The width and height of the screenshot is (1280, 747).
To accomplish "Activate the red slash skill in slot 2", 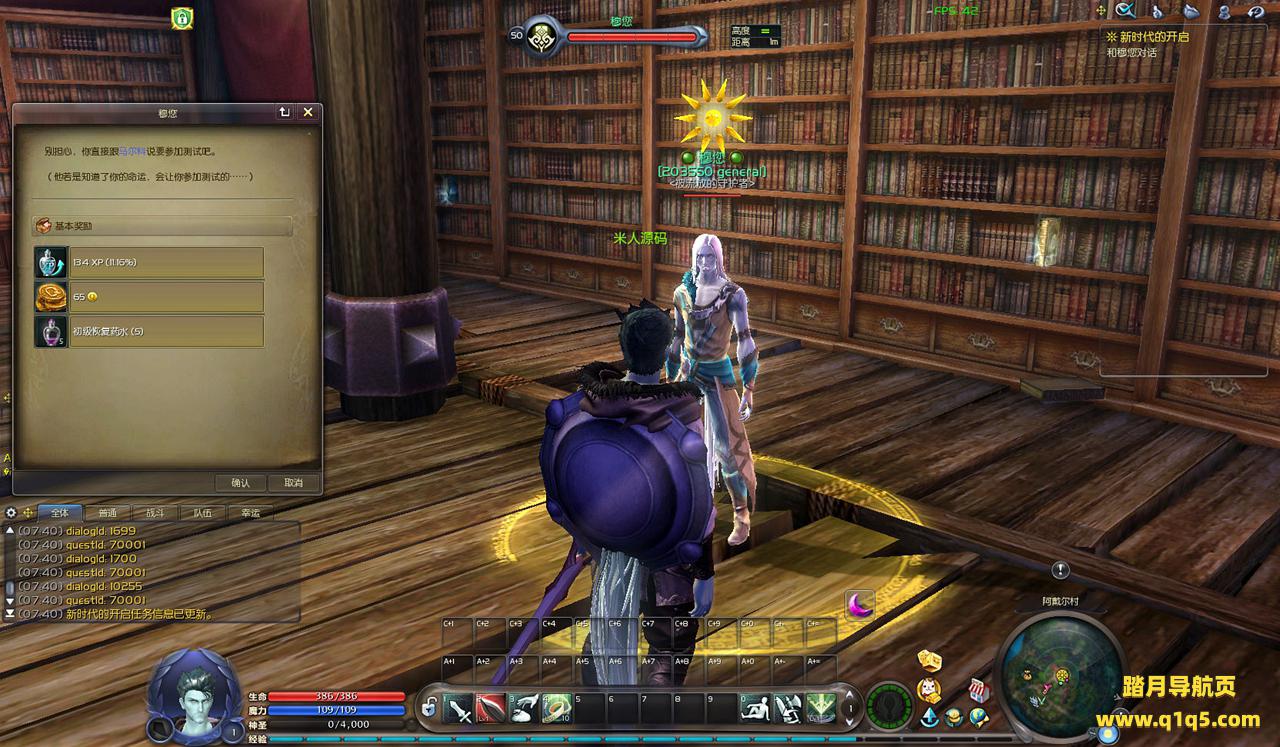I will click(x=491, y=708).
